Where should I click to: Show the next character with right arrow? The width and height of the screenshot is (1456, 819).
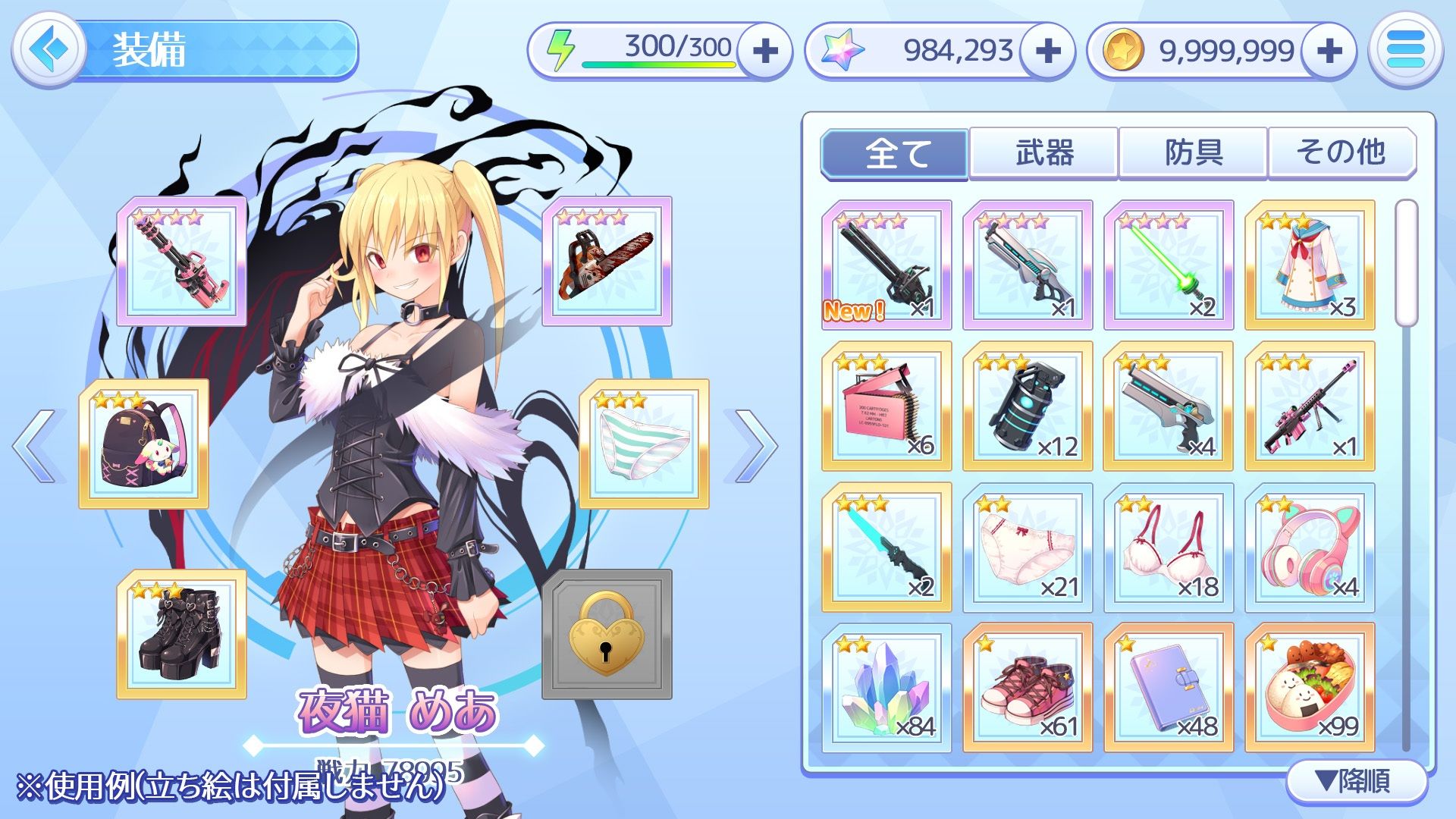(751, 446)
